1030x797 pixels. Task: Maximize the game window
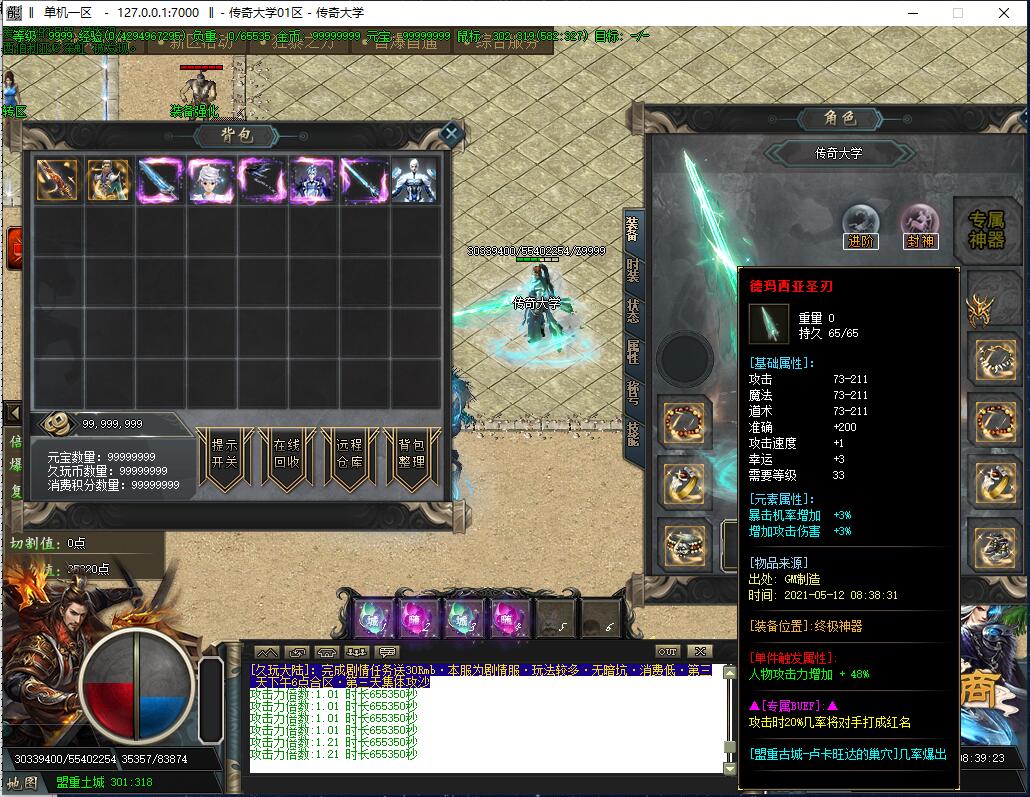click(x=957, y=13)
